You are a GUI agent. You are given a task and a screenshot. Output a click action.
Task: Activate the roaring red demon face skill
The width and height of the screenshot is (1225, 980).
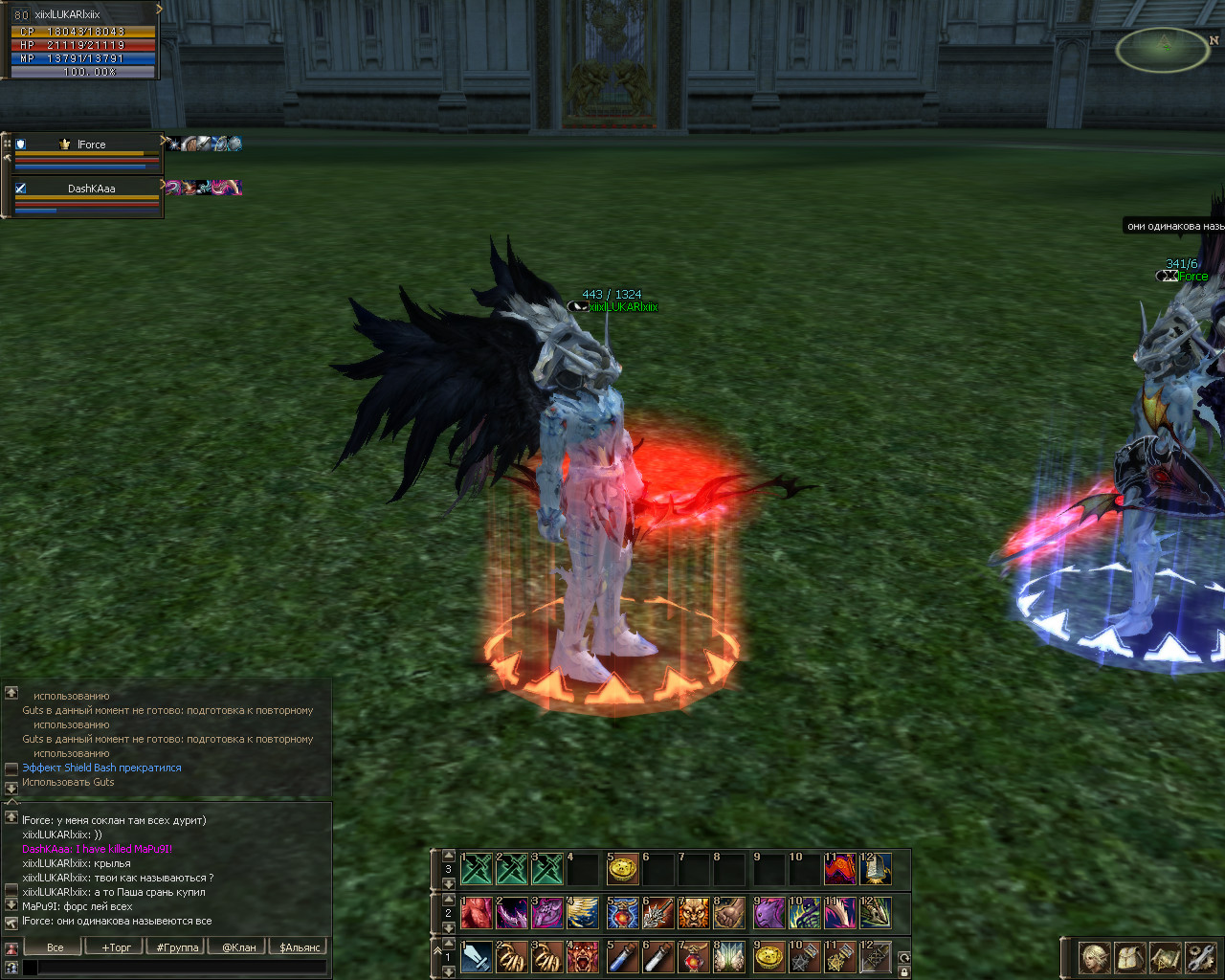584,957
